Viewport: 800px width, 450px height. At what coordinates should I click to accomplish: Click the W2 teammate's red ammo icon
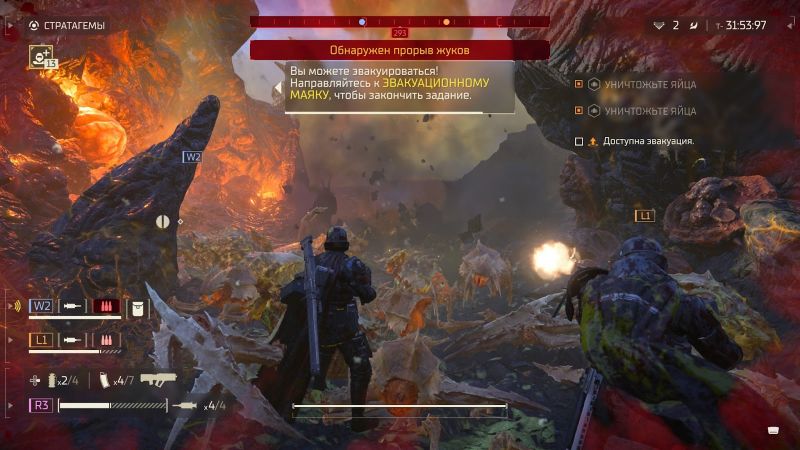106,305
